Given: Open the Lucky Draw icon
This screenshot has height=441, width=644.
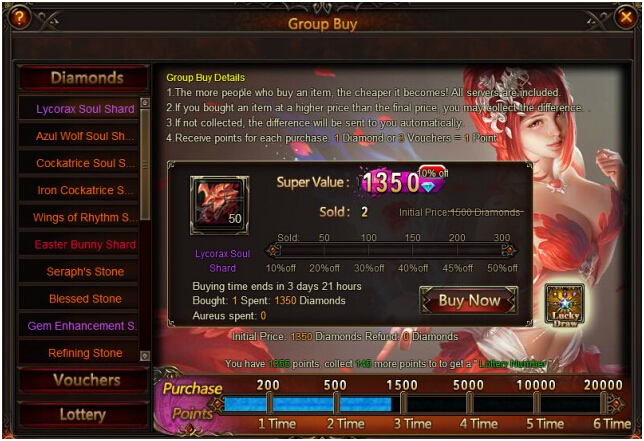Looking at the screenshot, I should [x=564, y=304].
